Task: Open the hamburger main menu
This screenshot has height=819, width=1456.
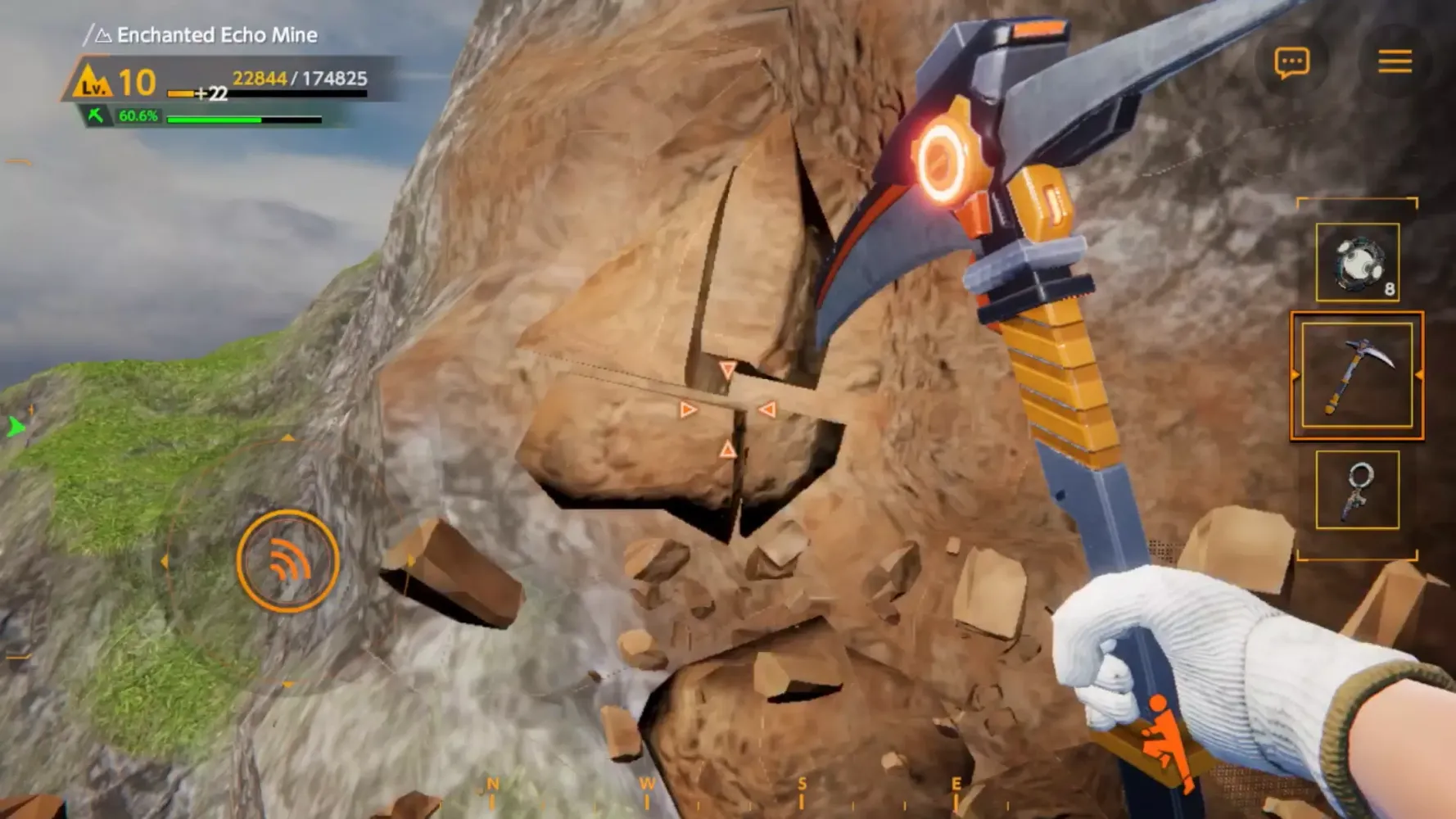Action: tap(1395, 61)
